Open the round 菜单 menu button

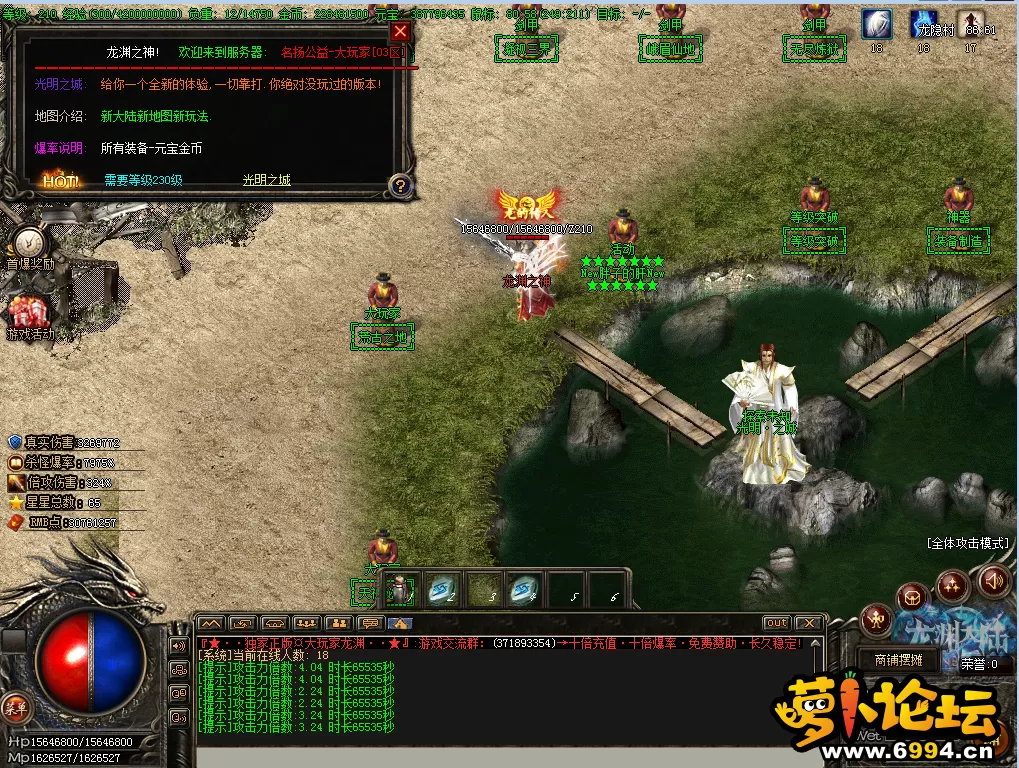[15, 708]
